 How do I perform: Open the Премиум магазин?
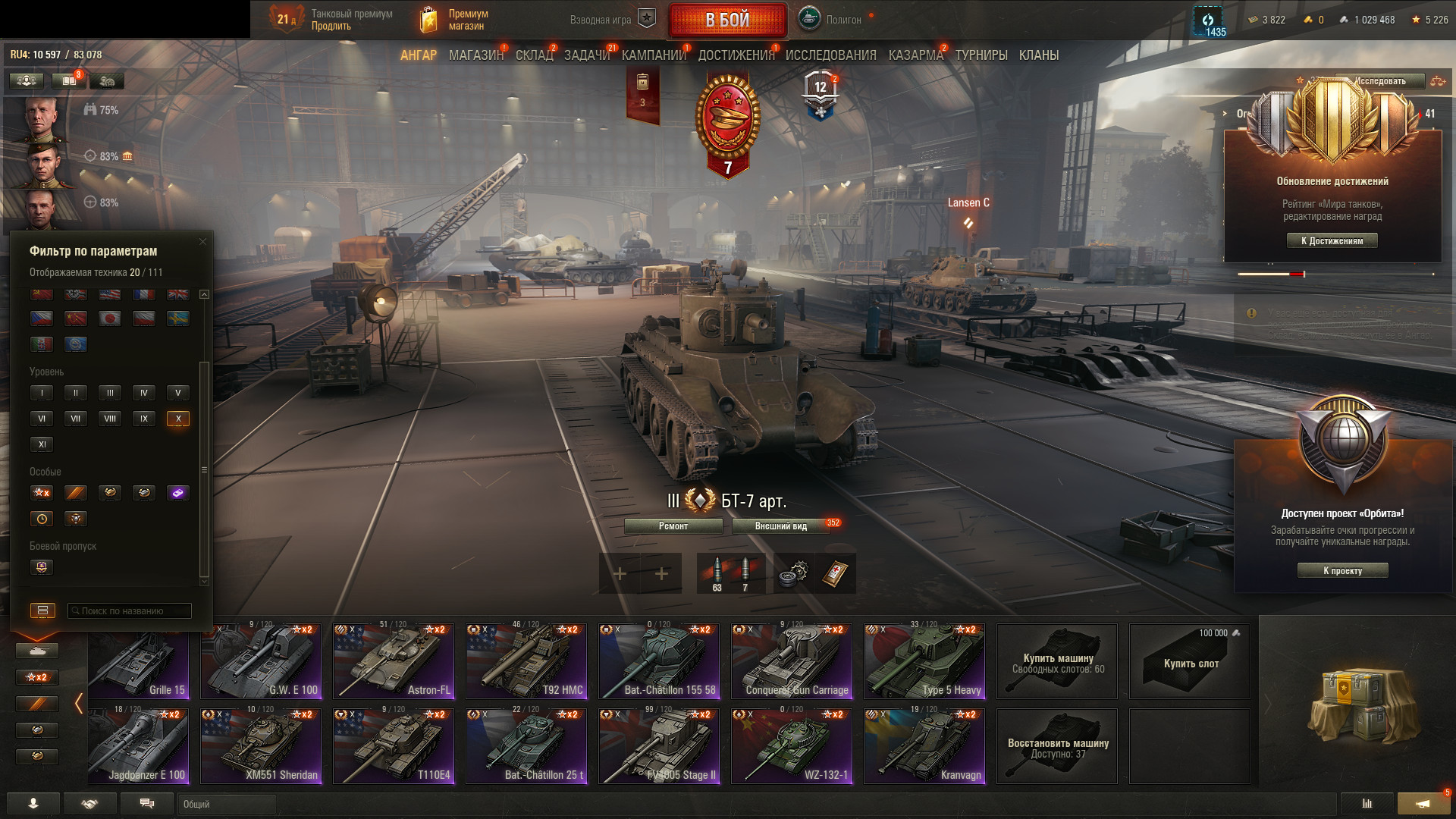[x=466, y=20]
